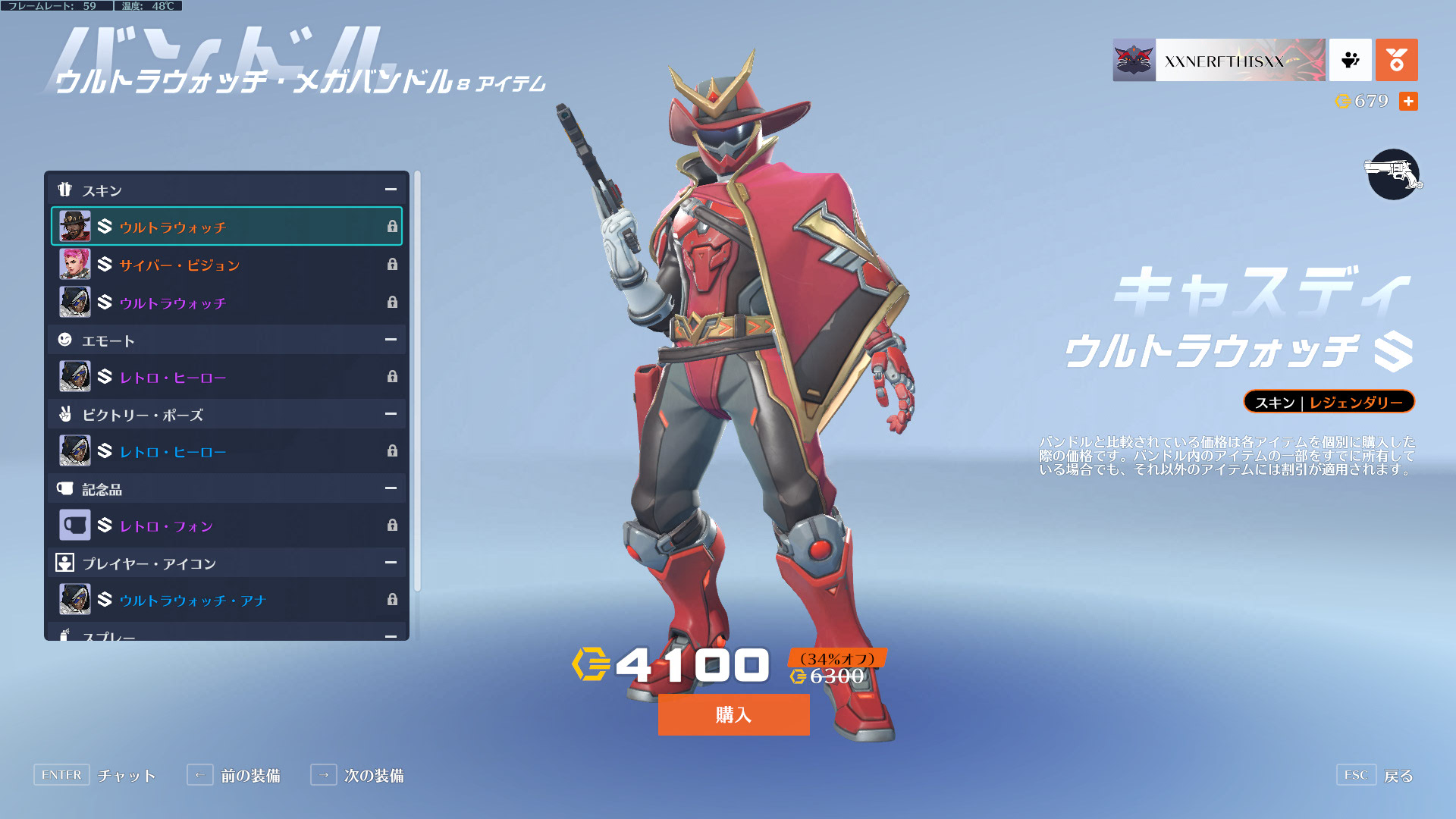Collapse the 記念品 category header
Screen dimensions: 1456x819
click(x=391, y=488)
